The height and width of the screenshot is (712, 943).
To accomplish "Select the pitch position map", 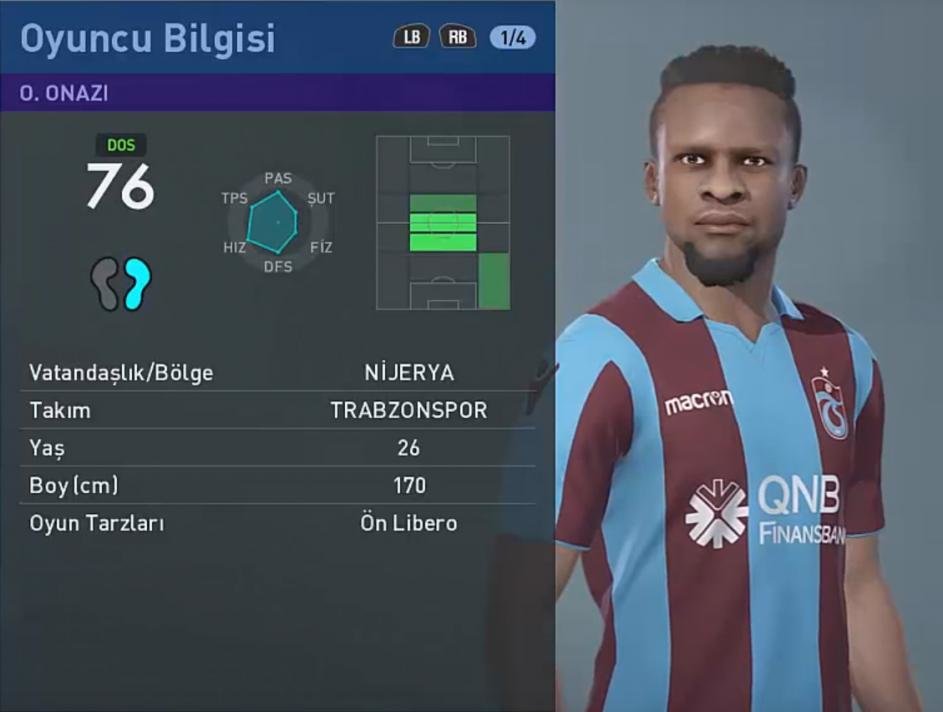I will coord(443,222).
